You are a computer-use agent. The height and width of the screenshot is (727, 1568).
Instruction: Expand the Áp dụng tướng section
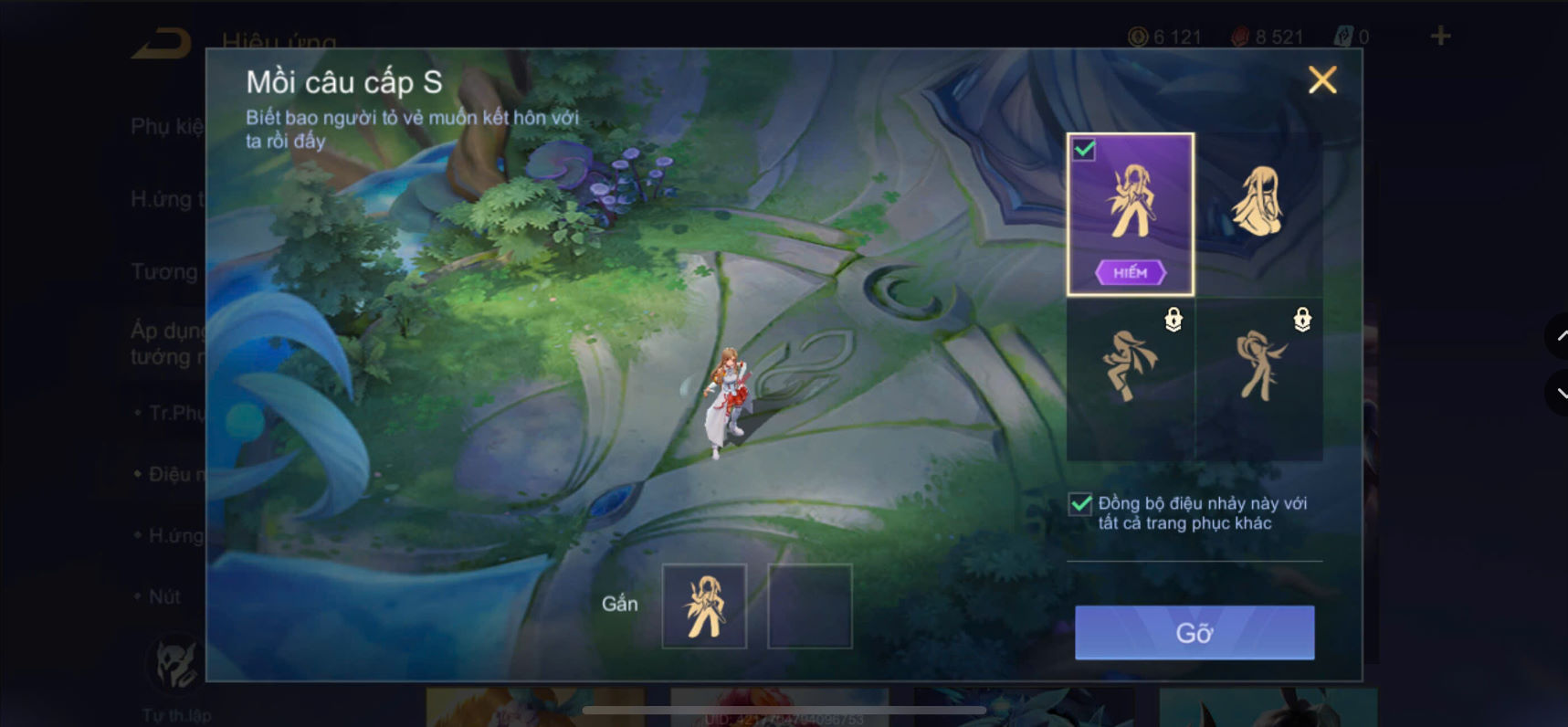[169, 344]
